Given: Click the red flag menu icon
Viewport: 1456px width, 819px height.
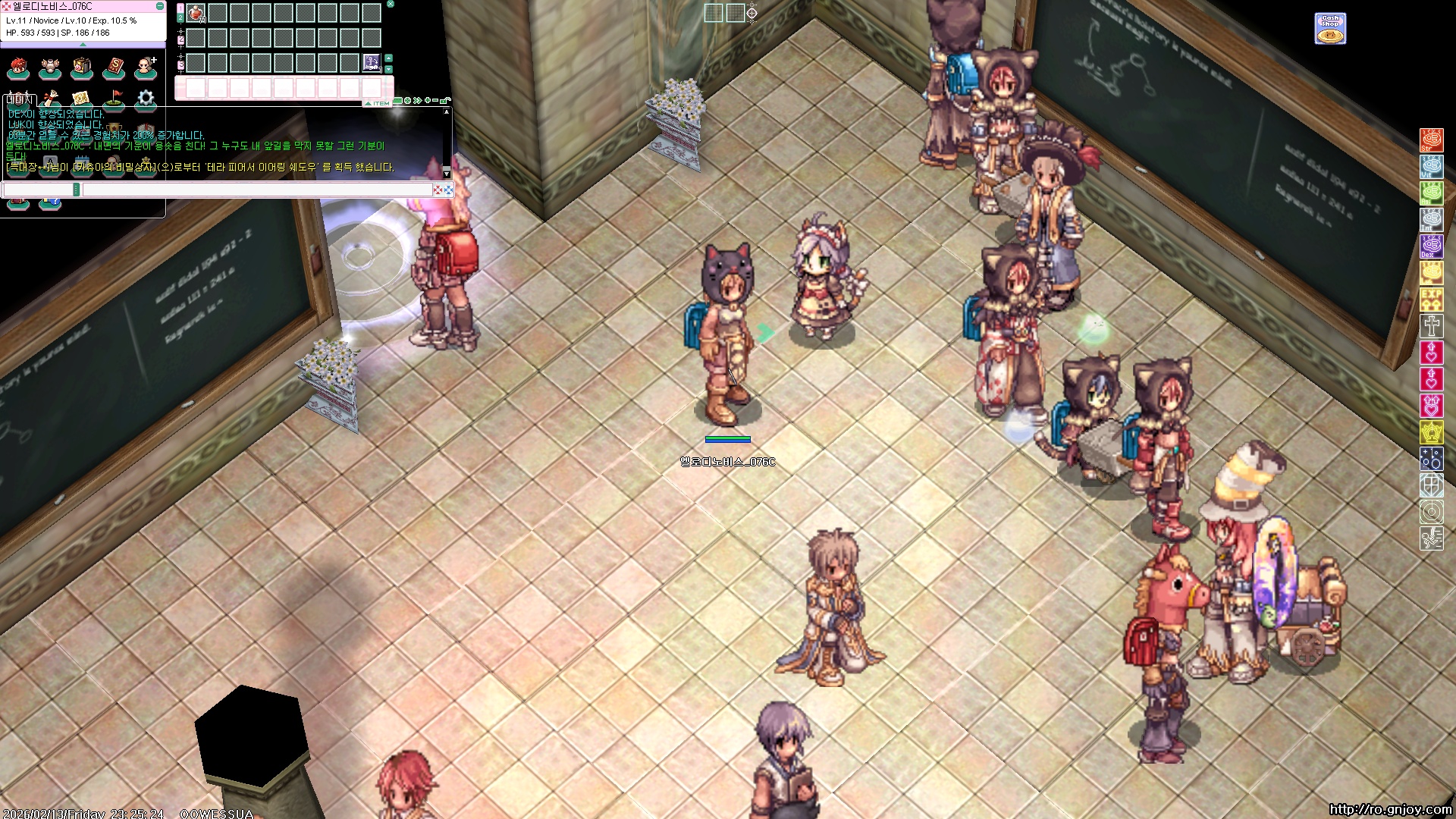Looking at the screenshot, I should coord(114,99).
